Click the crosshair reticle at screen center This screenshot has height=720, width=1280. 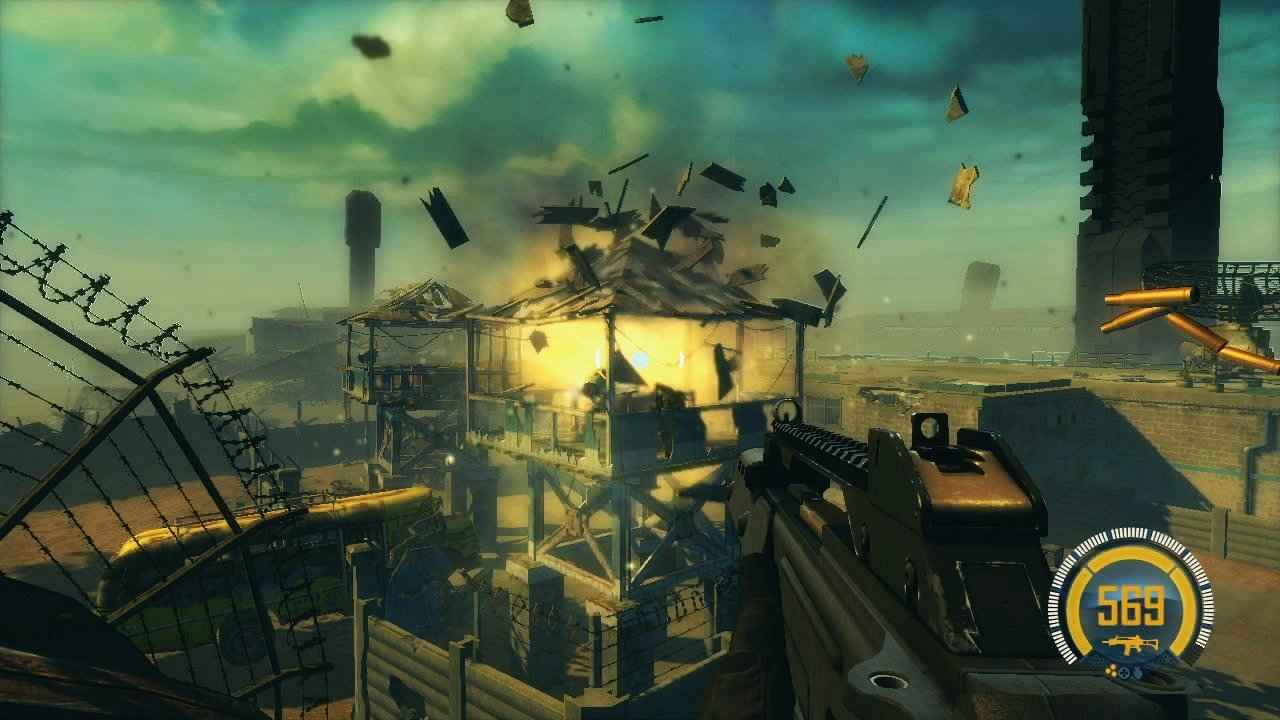coord(640,360)
